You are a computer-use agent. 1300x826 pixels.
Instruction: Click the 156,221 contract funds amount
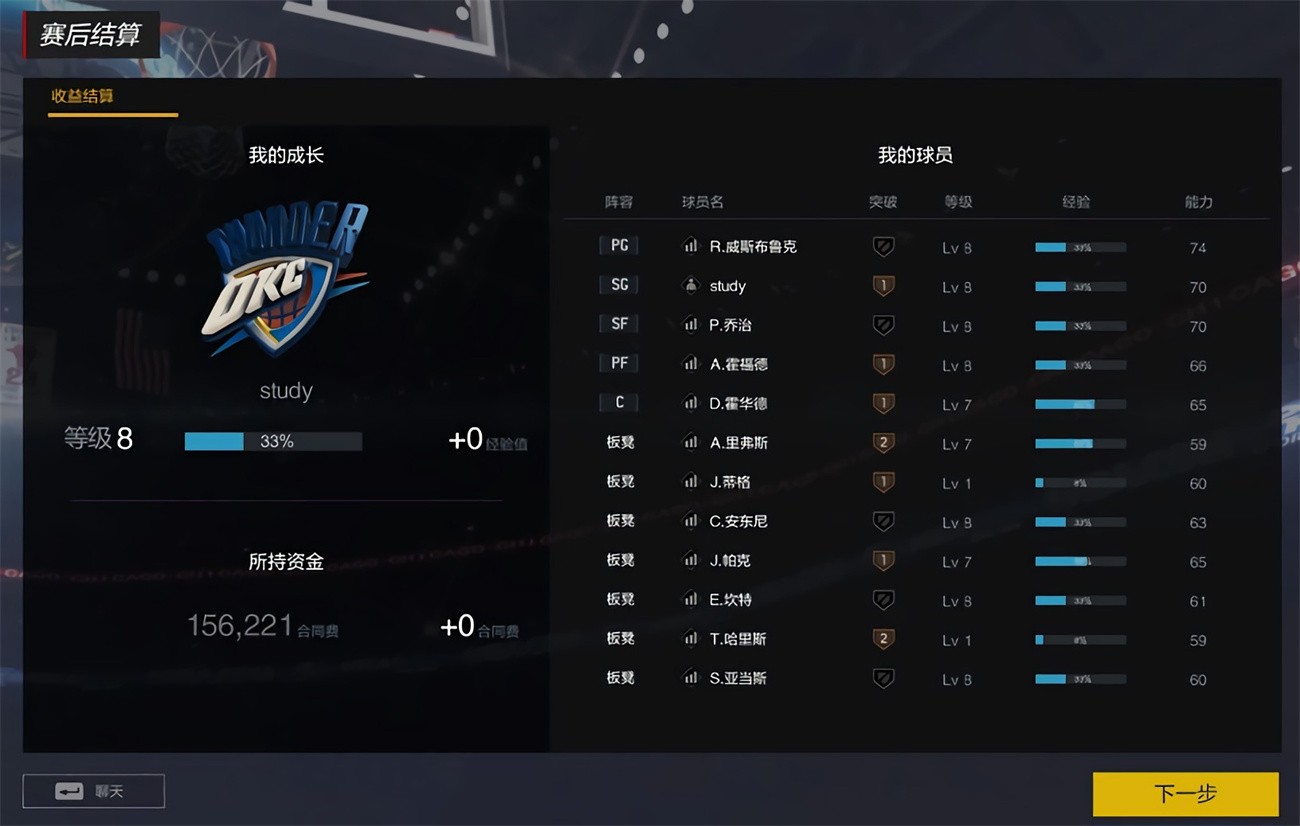[237, 625]
